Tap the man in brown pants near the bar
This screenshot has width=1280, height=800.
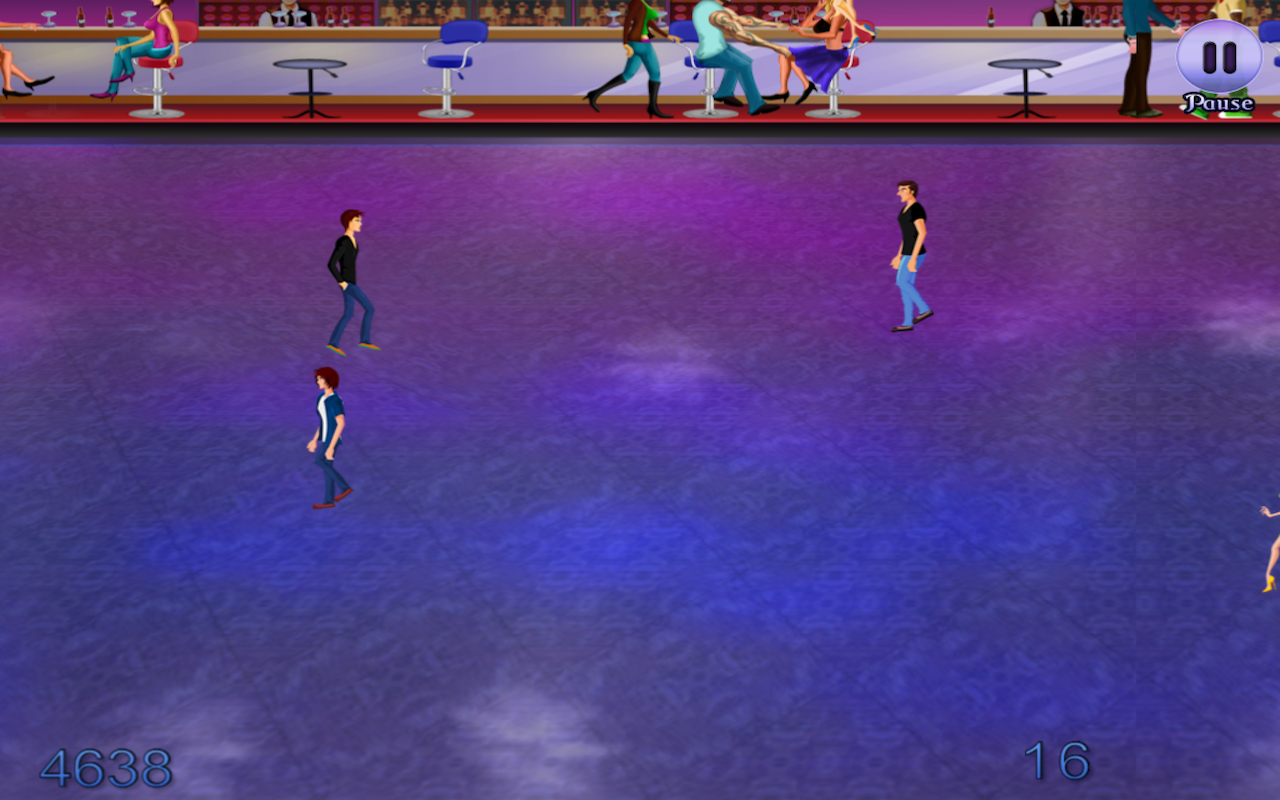click(1140, 55)
